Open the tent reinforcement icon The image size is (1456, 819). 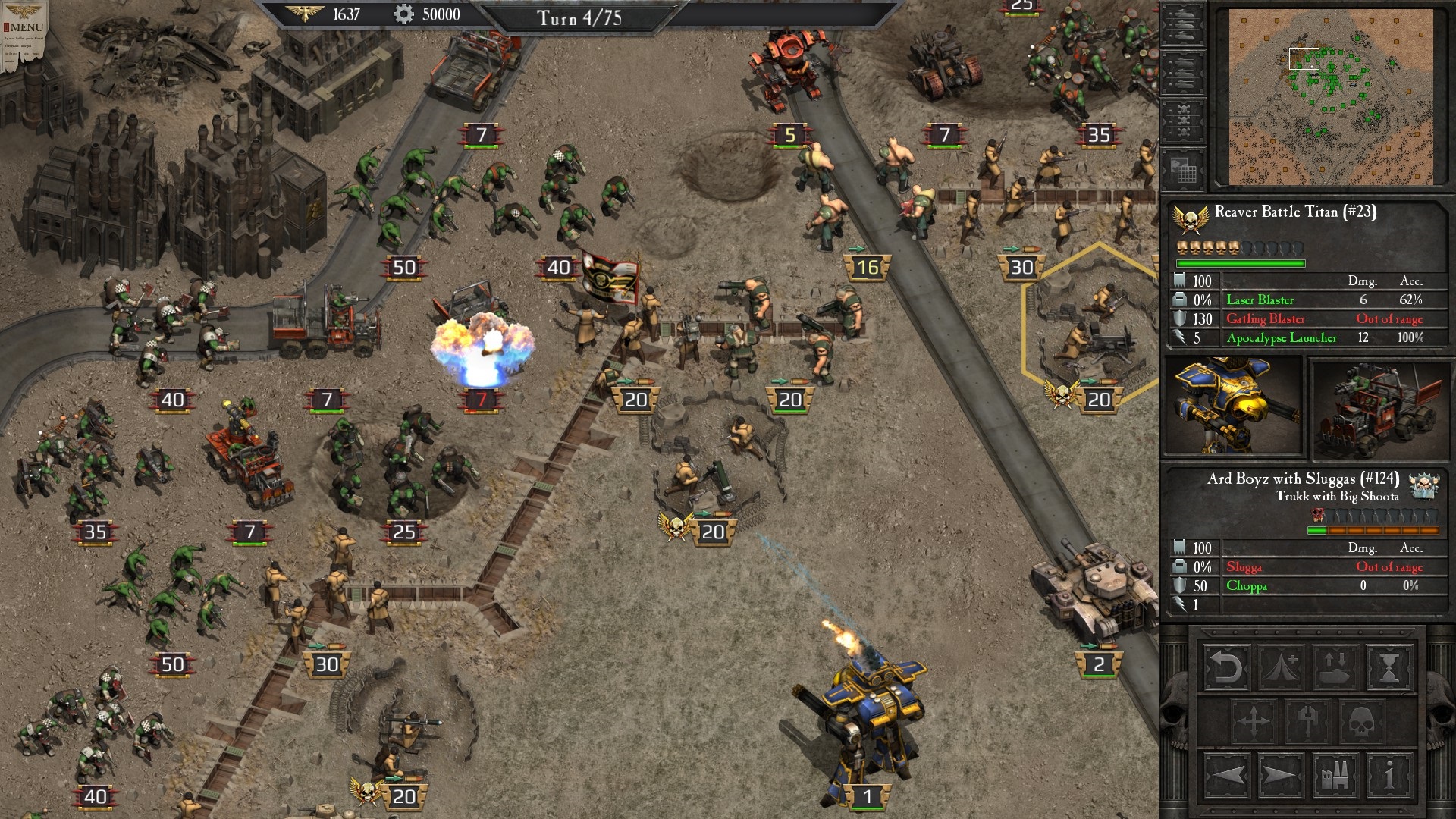tap(1279, 666)
